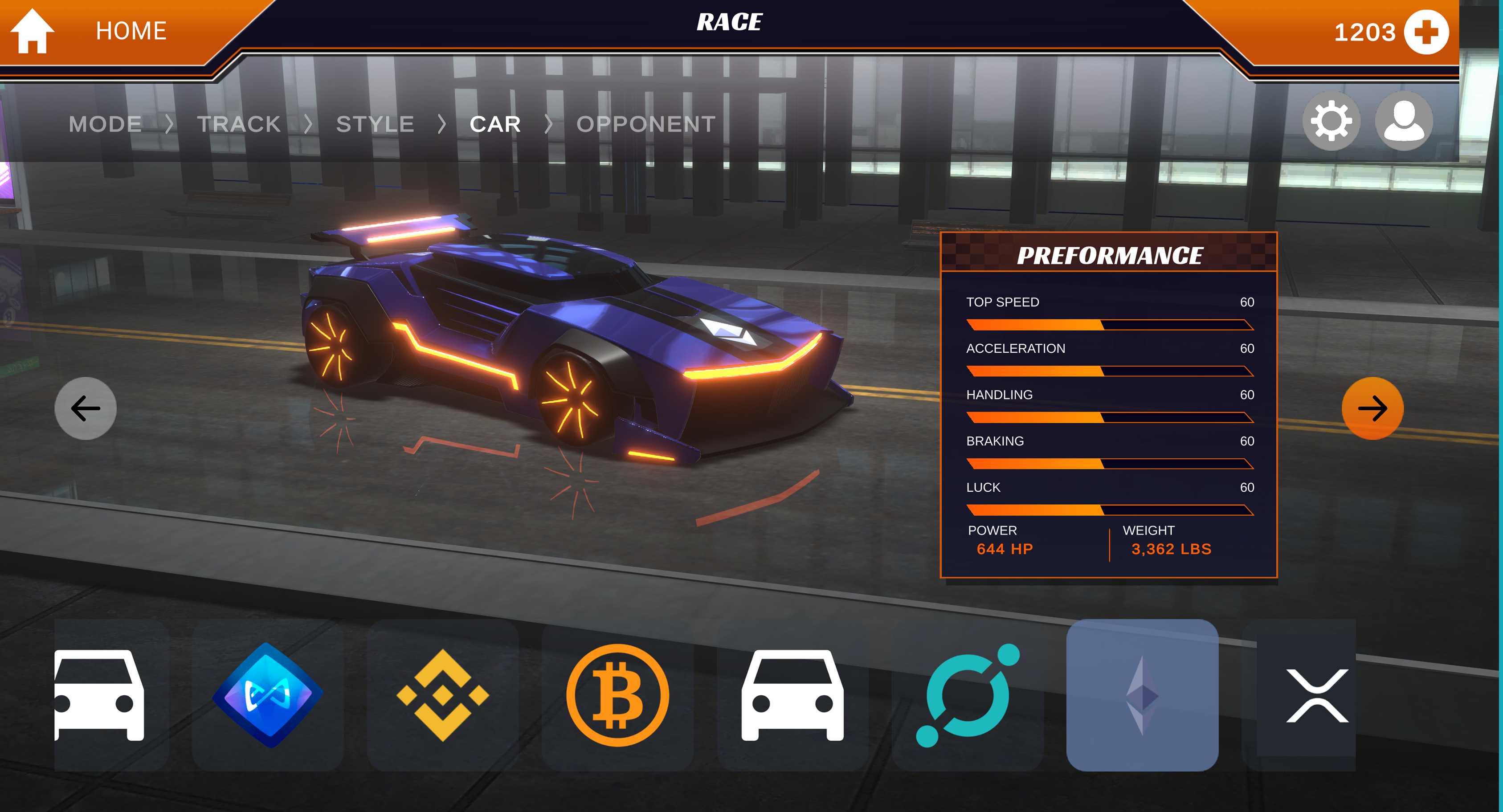Screen dimensions: 1503x812
Task: Switch to the STYLE step
Action: coord(375,124)
